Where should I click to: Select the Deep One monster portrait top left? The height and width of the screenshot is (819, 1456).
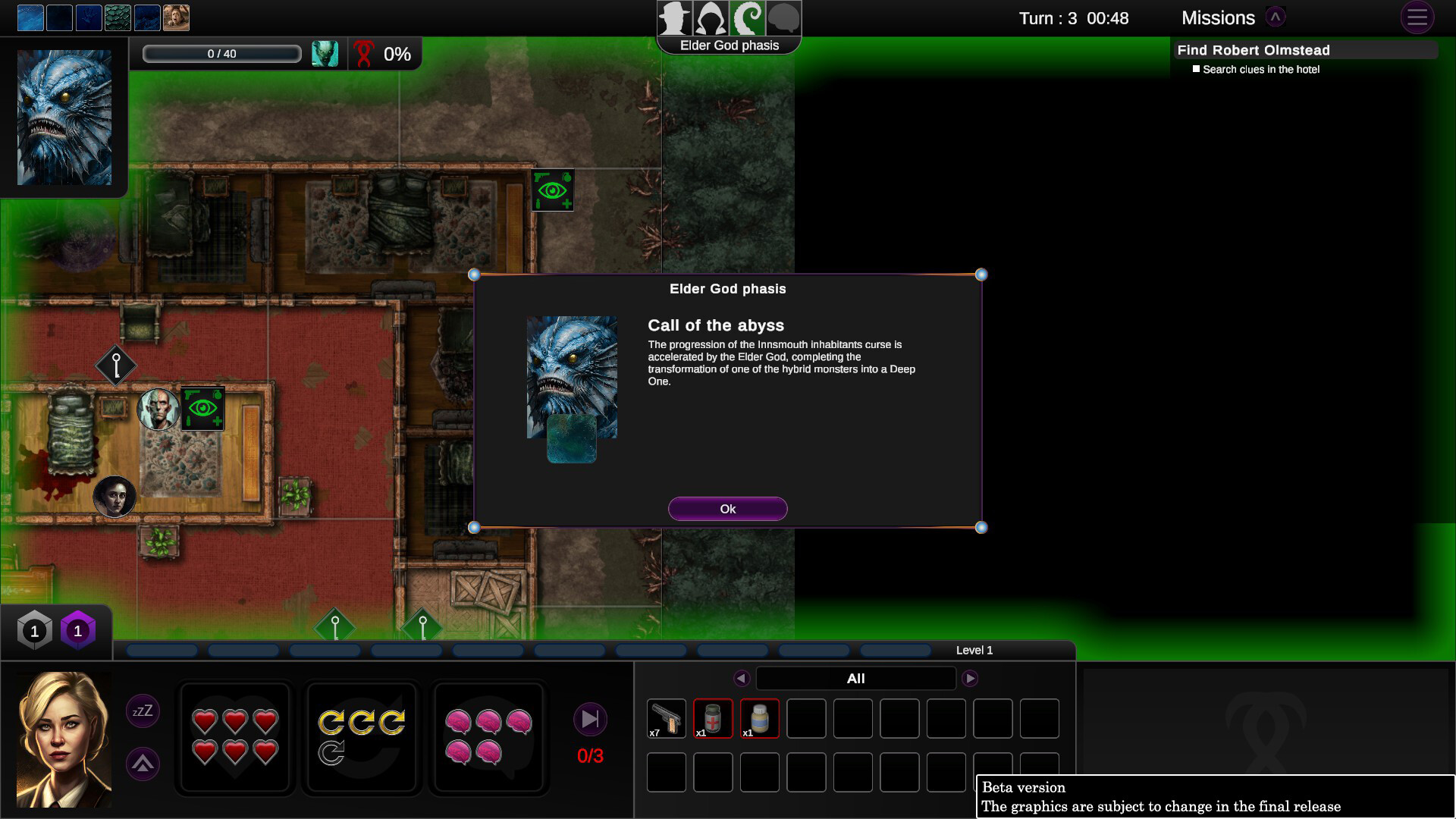tap(64, 116)
